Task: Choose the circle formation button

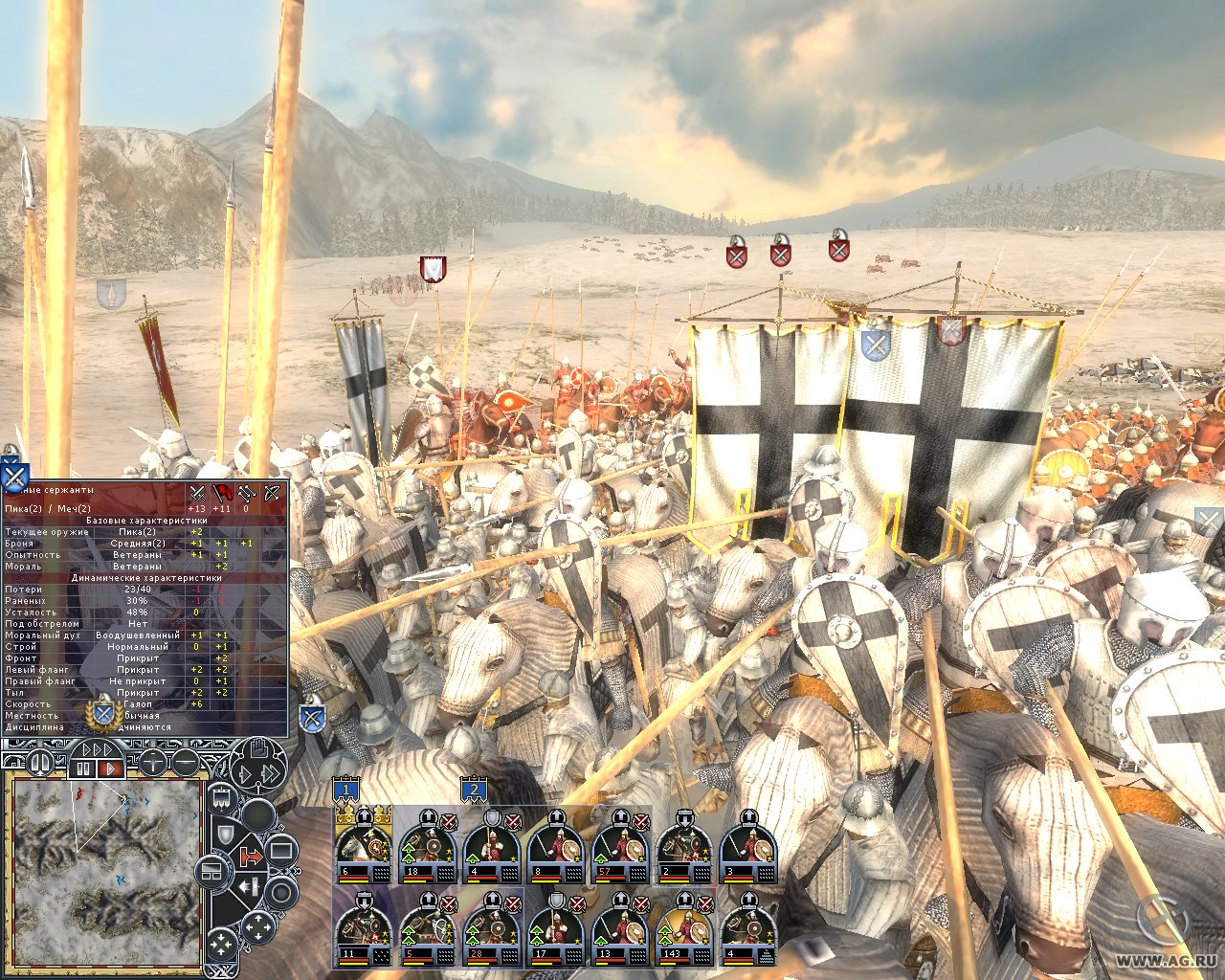Action: click(281, 893)
